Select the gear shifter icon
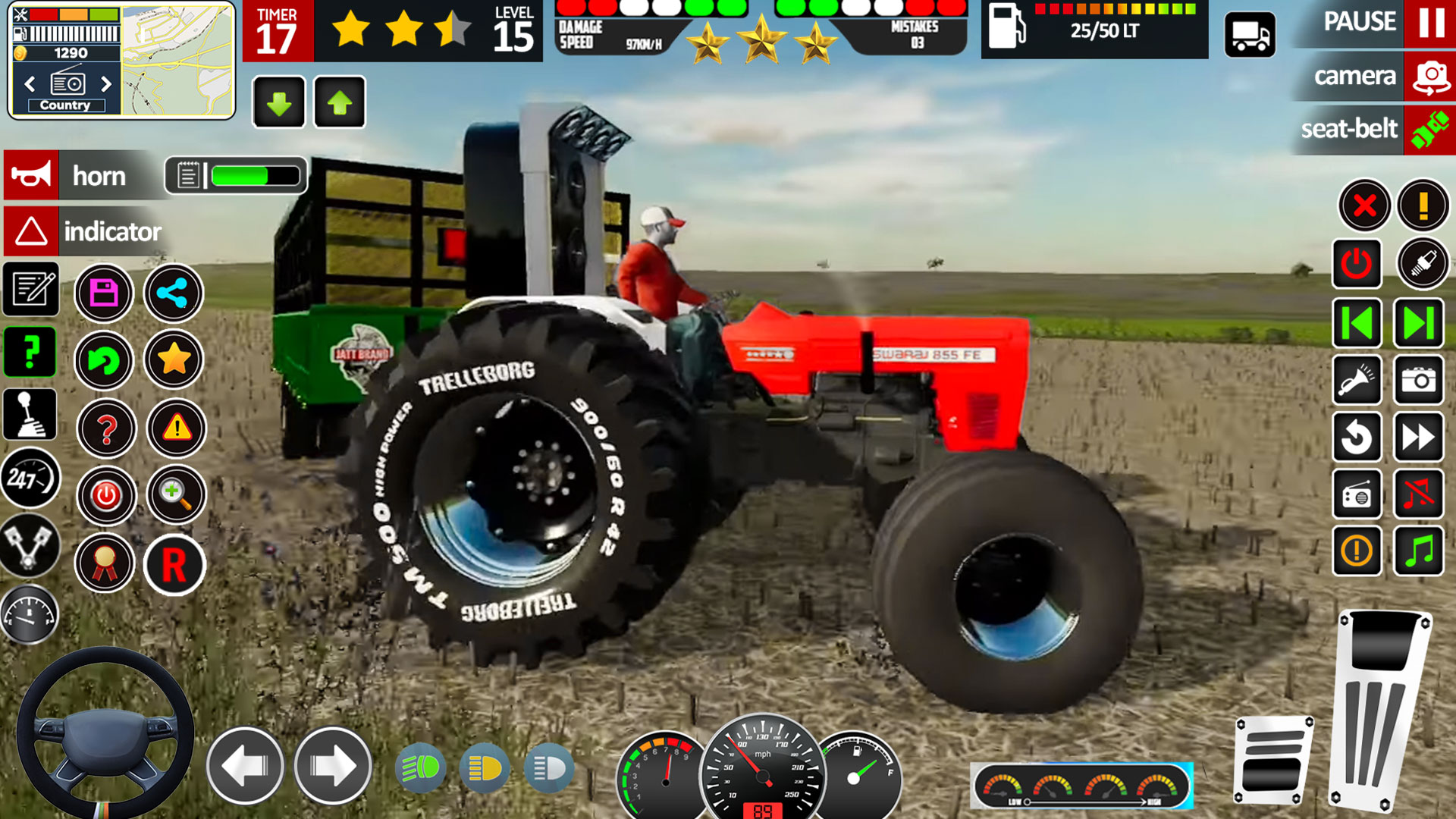This screenshot has width=1456, height=819. tap(30, 414)
